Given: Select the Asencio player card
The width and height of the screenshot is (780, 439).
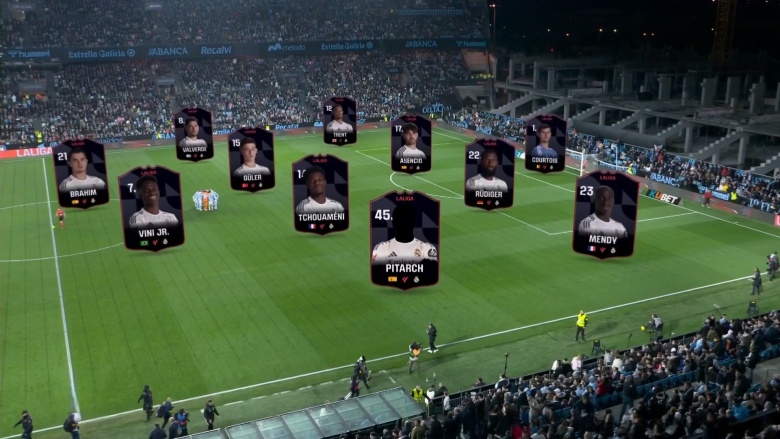Looking at the screenshot, I should (x=411, y=143).
